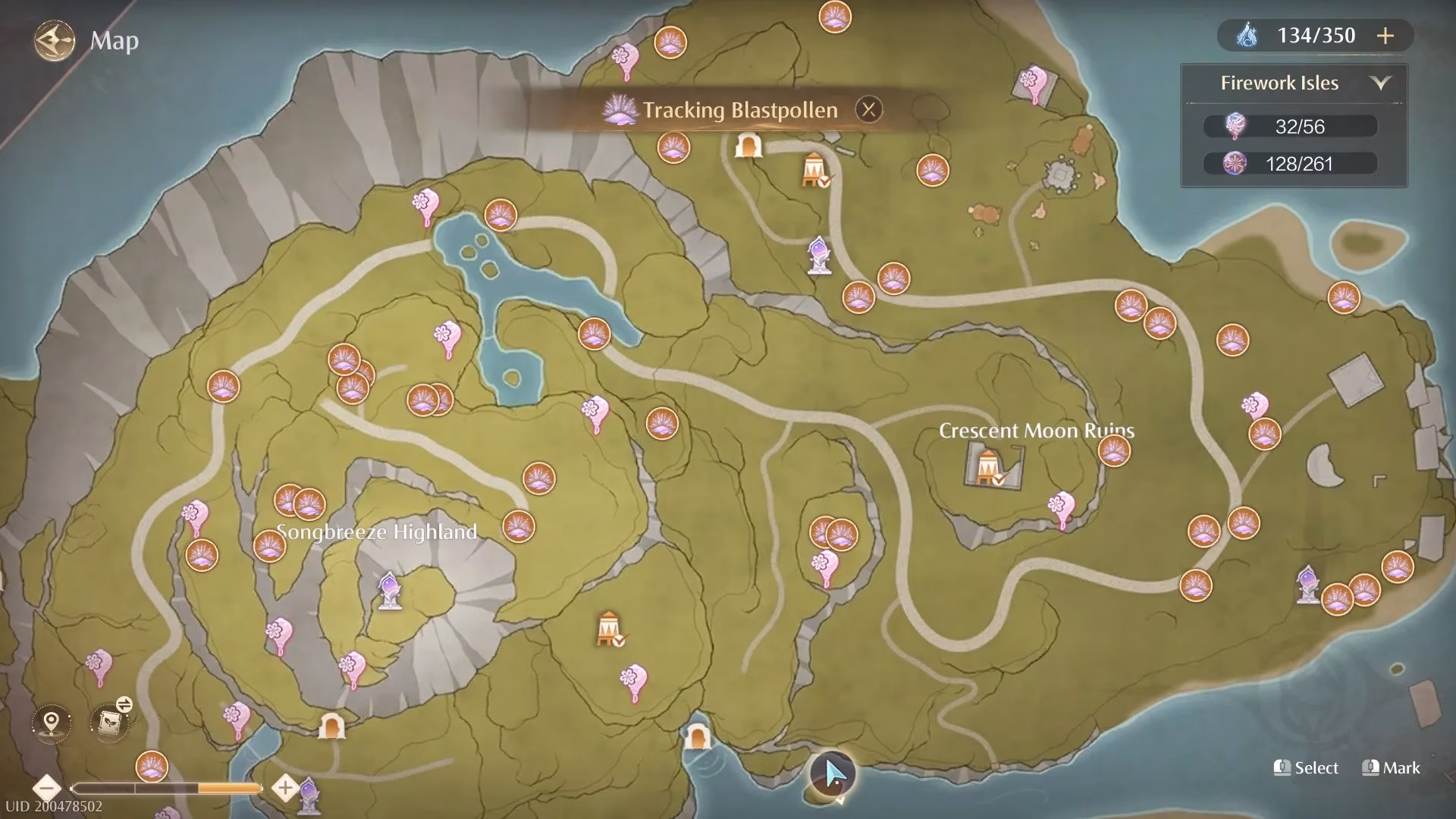Select the 32/56 collectible counter row
This screenshot has height=819, width=1456.
click(1291, 126)
